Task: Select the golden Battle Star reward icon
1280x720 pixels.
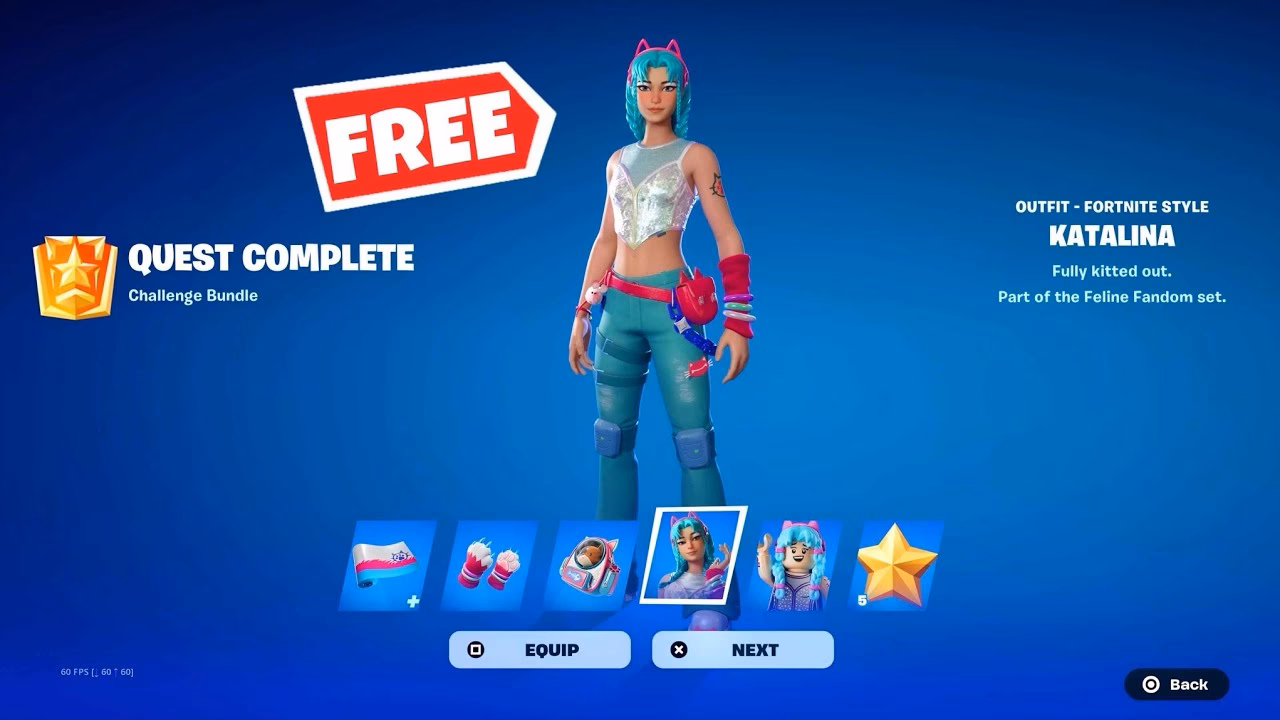Action: [893, 565]
